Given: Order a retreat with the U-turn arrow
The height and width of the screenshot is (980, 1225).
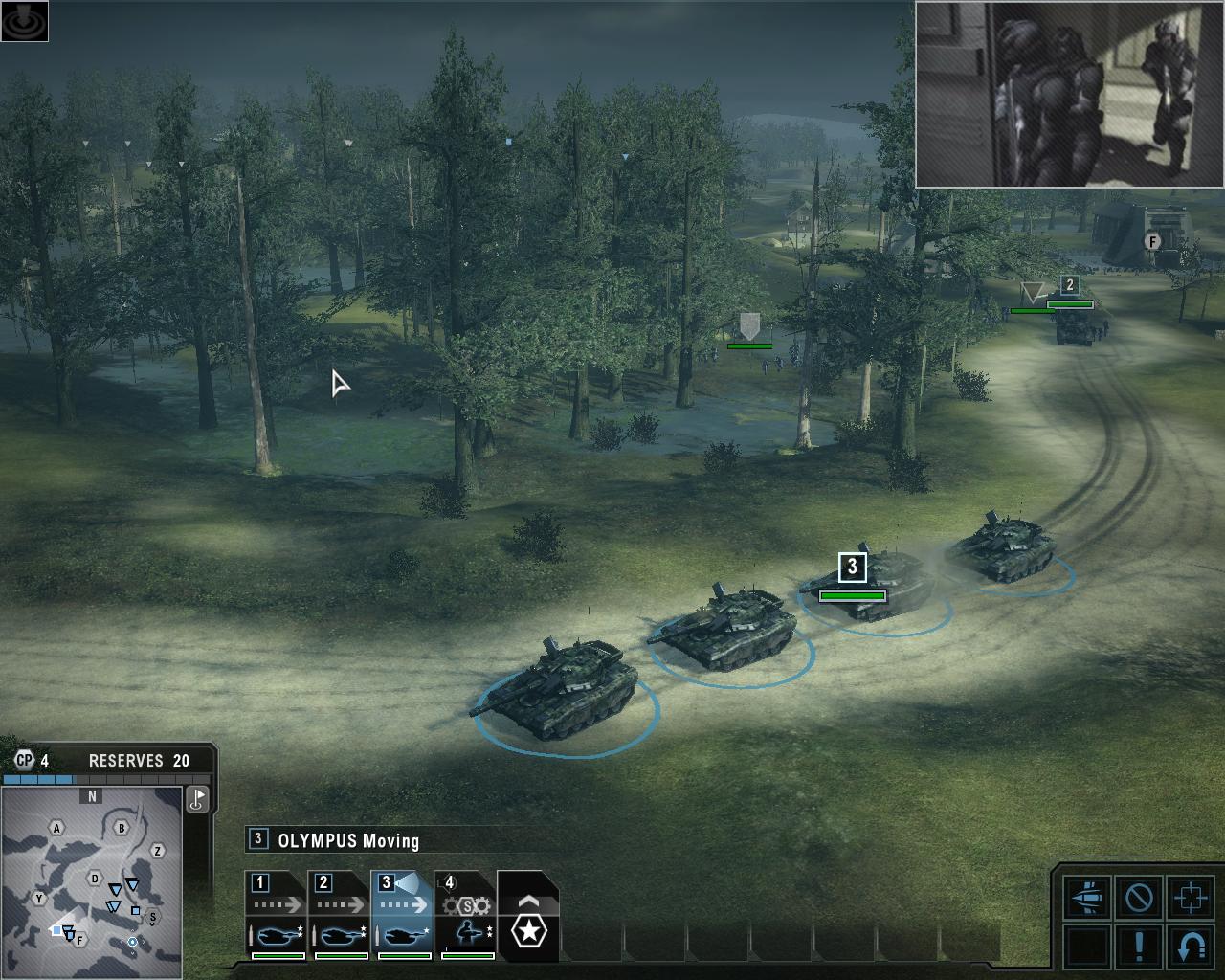Looking at the screenshot, I should click(x=1191, y=945).
